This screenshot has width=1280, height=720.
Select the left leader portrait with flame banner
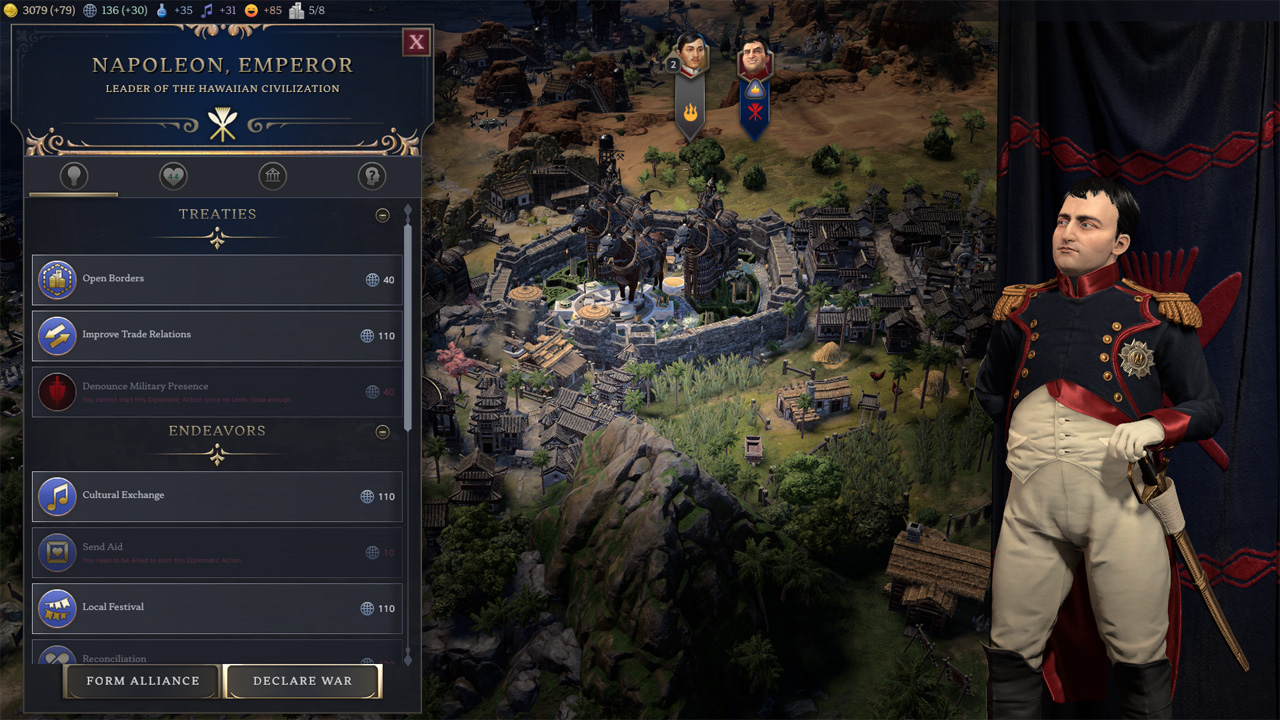(x=690, y=58)
